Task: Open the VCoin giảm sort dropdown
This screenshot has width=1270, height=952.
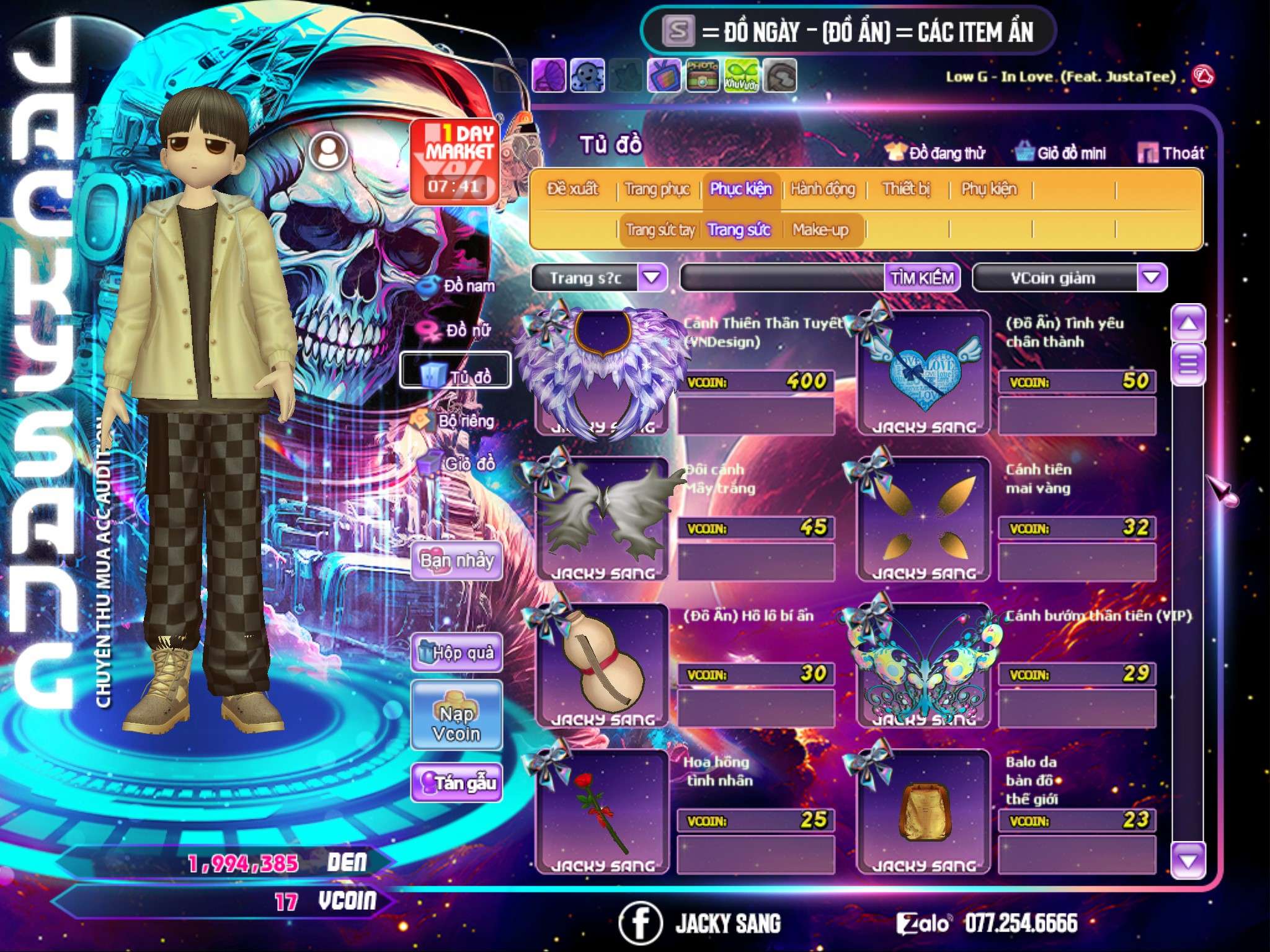Action: point(1152,277)
